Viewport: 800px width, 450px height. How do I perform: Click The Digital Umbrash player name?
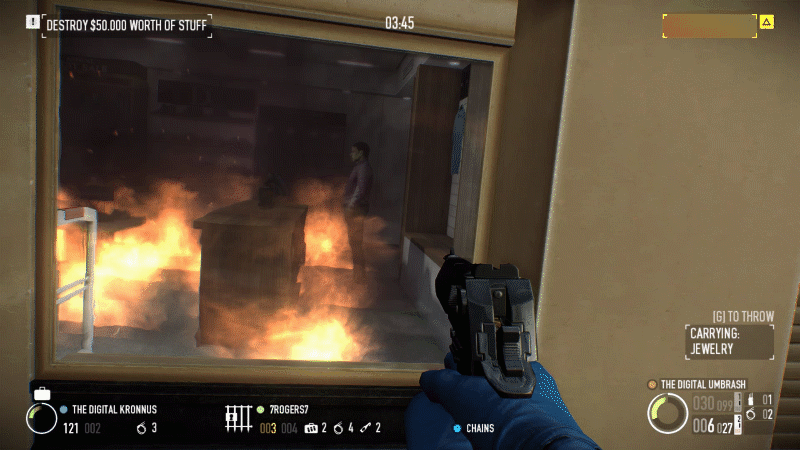(703, 384)
